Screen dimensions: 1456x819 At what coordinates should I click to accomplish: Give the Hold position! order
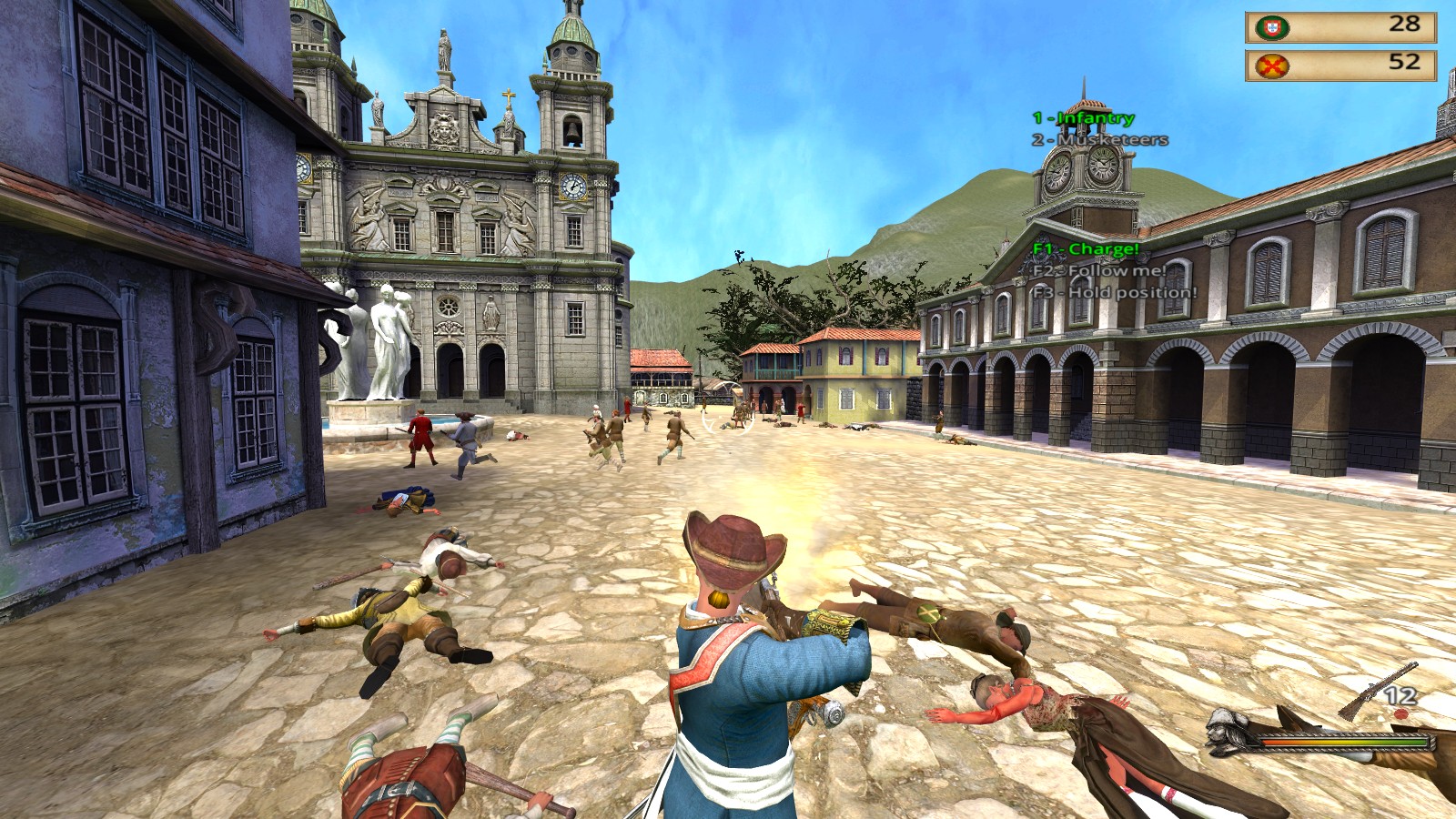1114,293
